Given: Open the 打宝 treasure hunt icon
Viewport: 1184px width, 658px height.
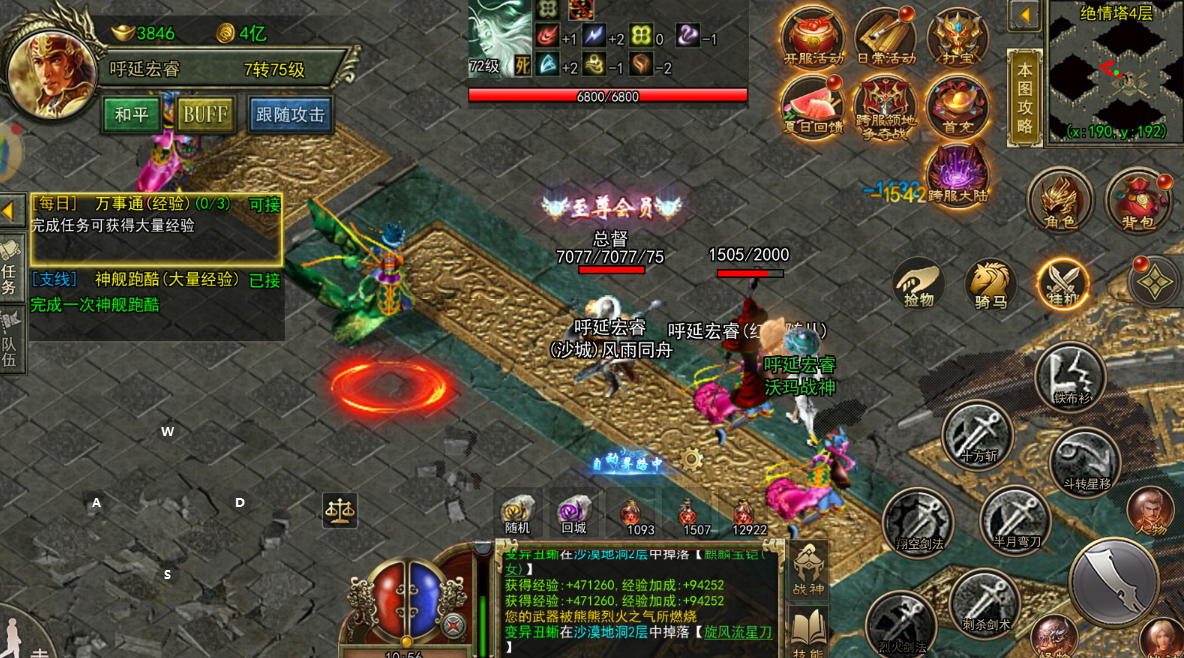Looking at the screenshot, I should [x=957, y=38].
